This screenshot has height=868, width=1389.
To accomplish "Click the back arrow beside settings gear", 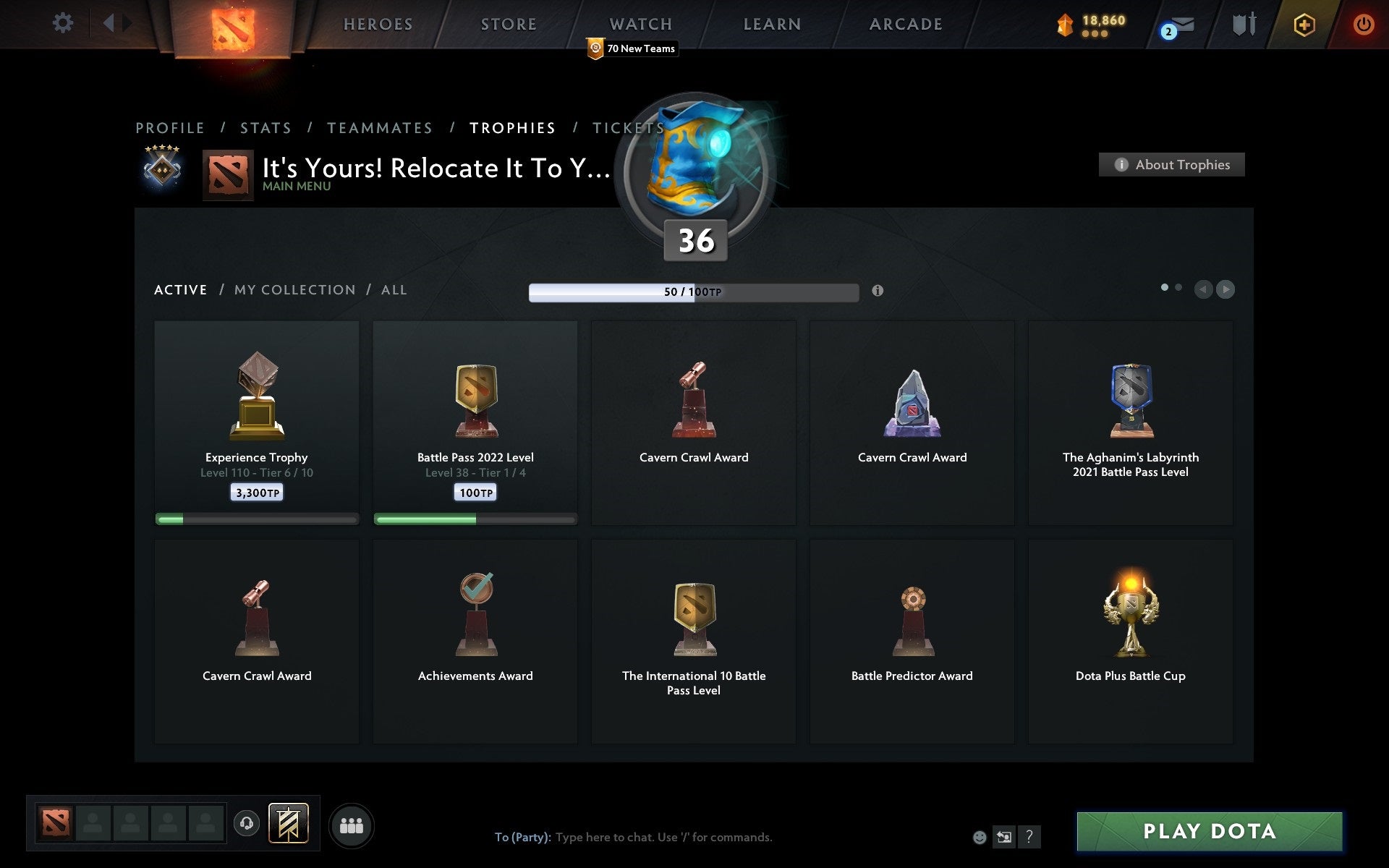I will 110,23.
